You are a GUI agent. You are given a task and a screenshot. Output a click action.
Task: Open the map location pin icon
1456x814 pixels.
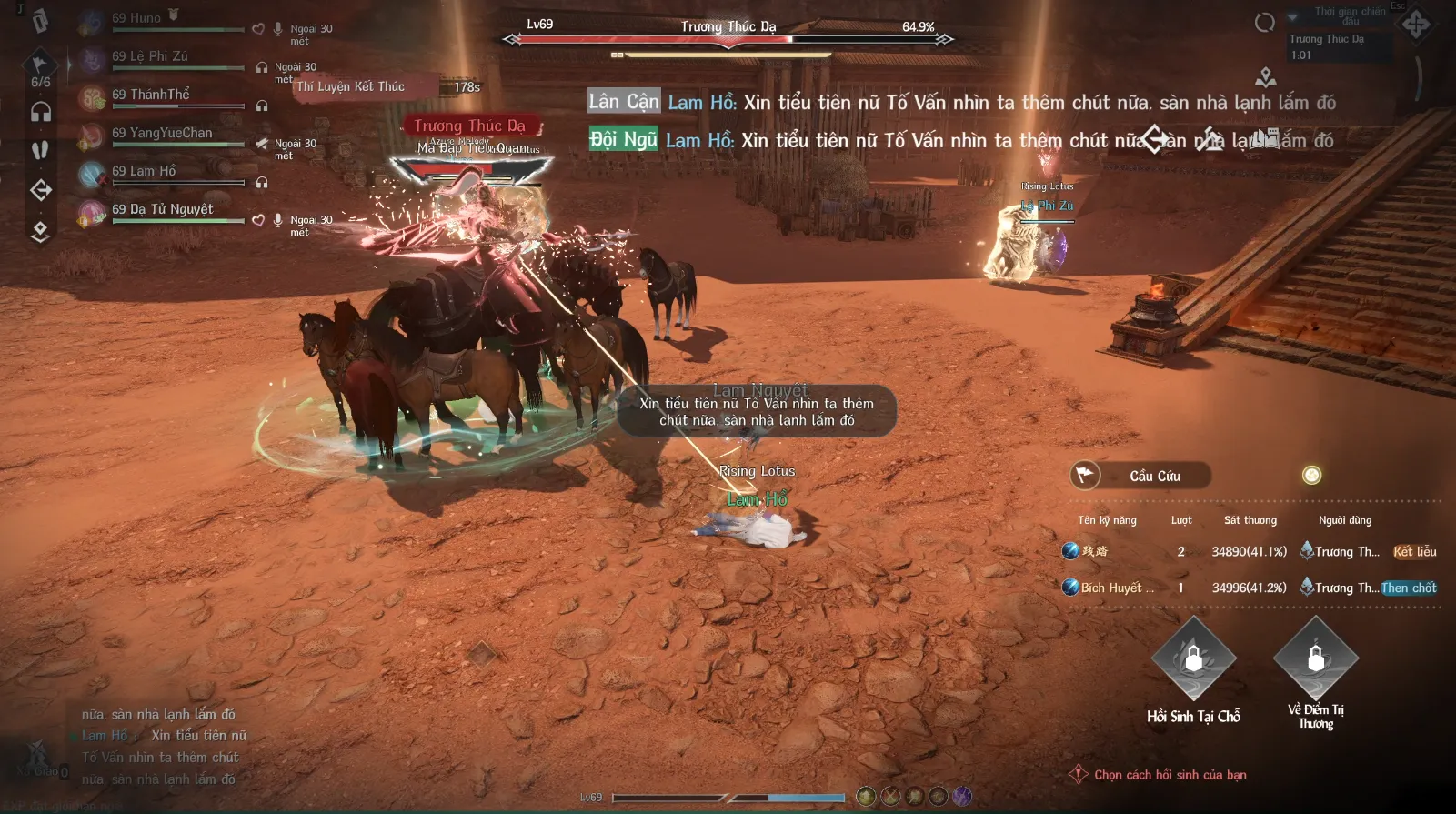point(1265,77)
